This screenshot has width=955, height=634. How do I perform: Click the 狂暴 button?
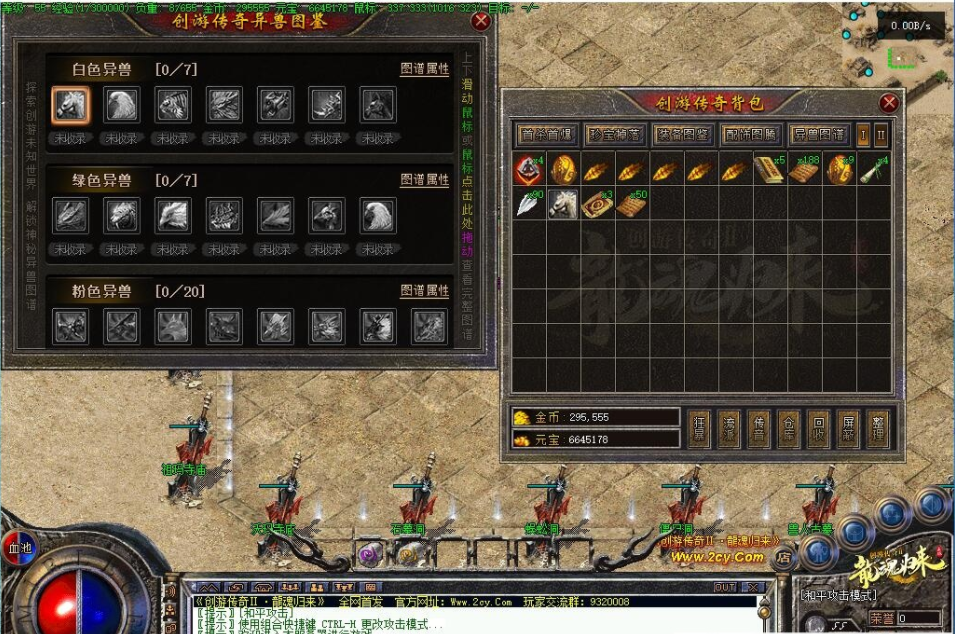pos(700,427)
